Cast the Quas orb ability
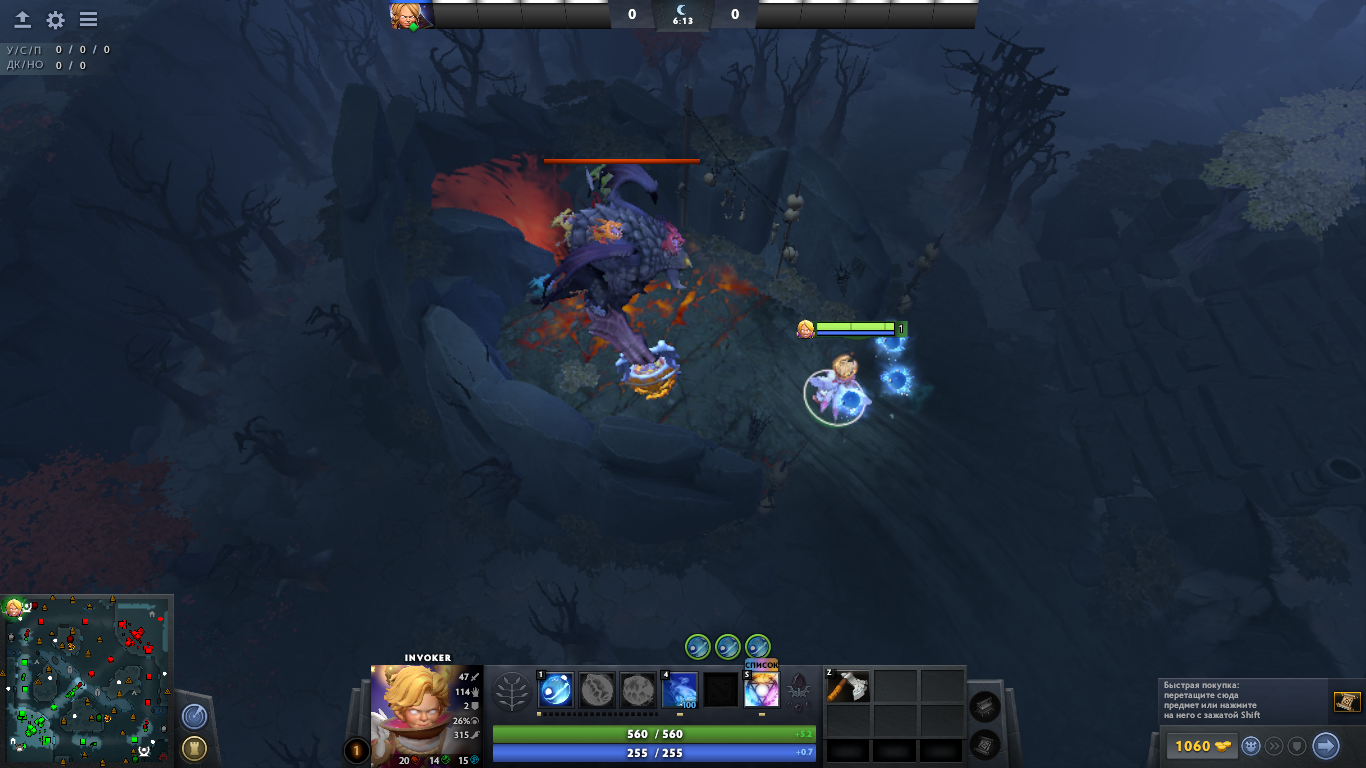The height and width of the screenshot is (768, 1366). click(x=556, y=690)
